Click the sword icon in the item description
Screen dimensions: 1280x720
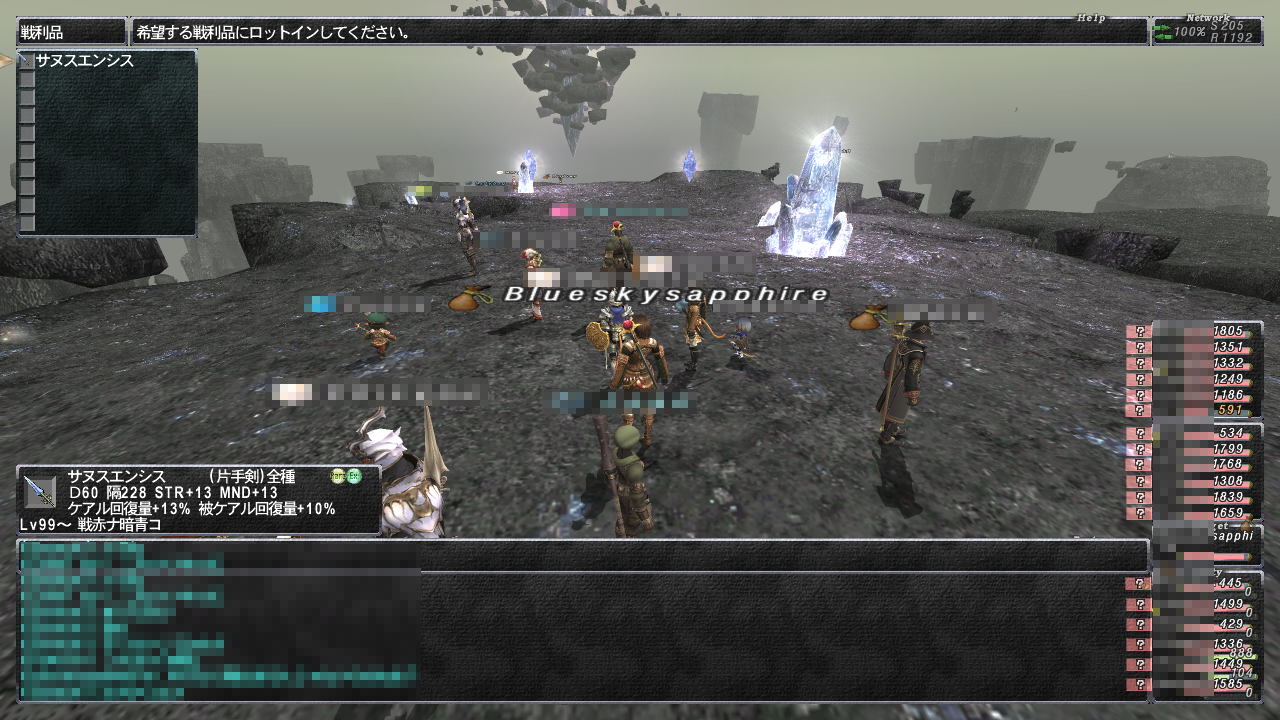(x=39, y=492)
